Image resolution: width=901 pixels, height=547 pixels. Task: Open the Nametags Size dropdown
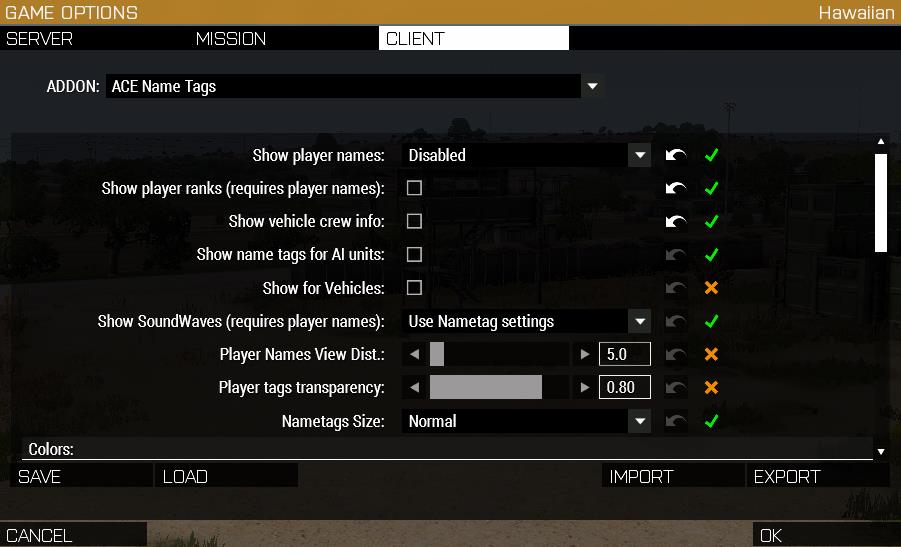click(639, 421)
